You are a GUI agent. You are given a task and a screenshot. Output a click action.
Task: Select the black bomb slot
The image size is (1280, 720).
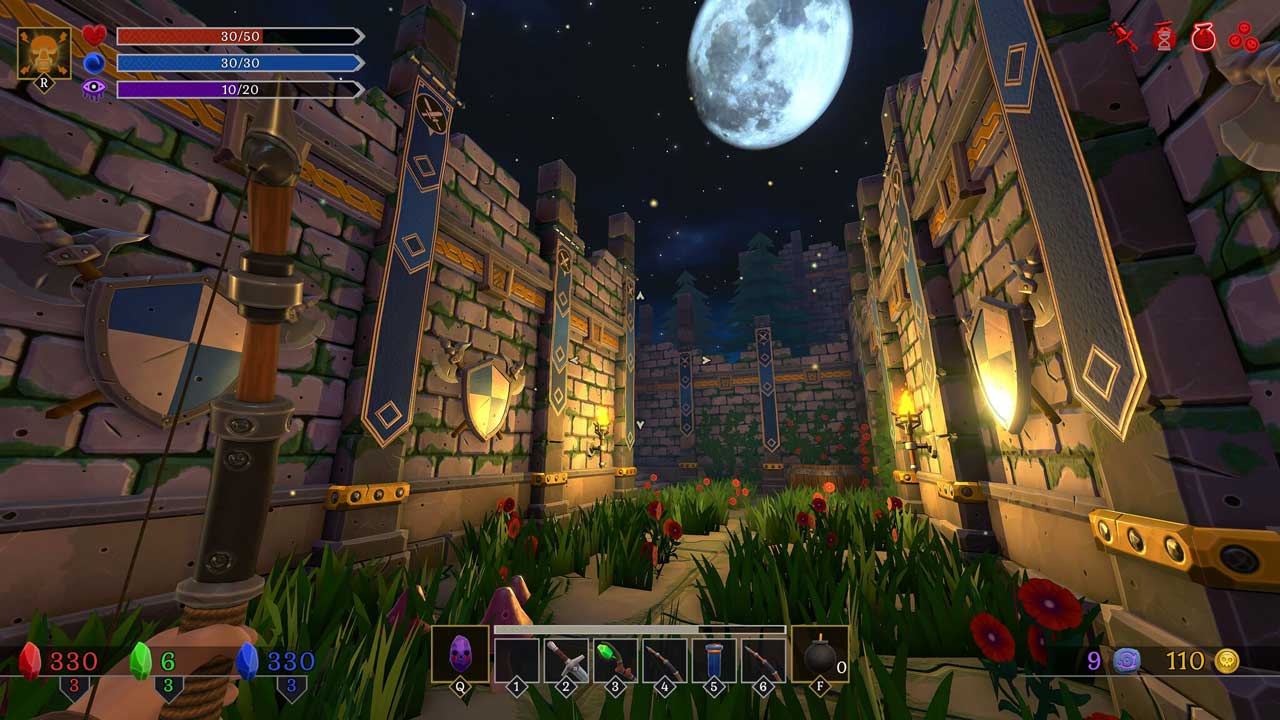click(820, 655)
